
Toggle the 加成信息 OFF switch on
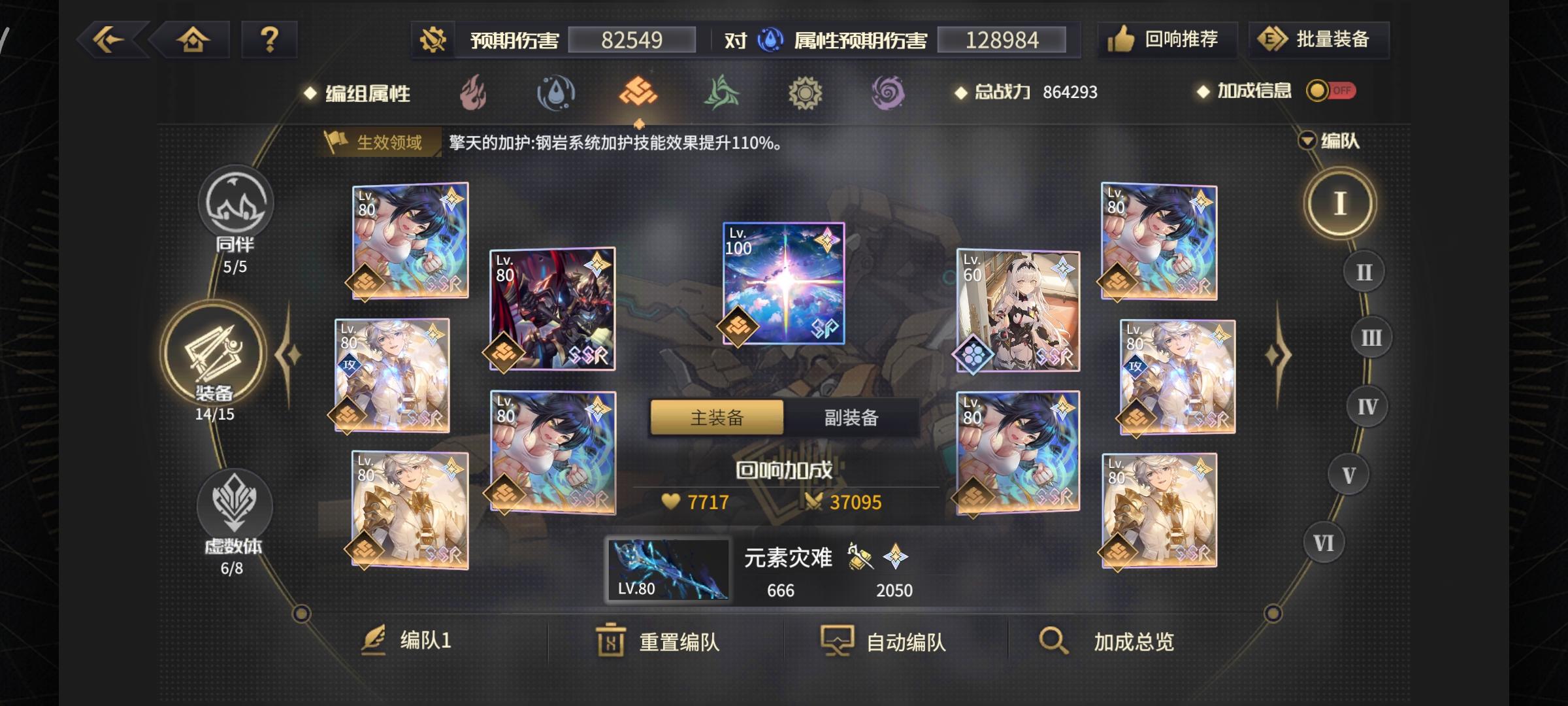pyautogui.click(x=1332, y=92)
